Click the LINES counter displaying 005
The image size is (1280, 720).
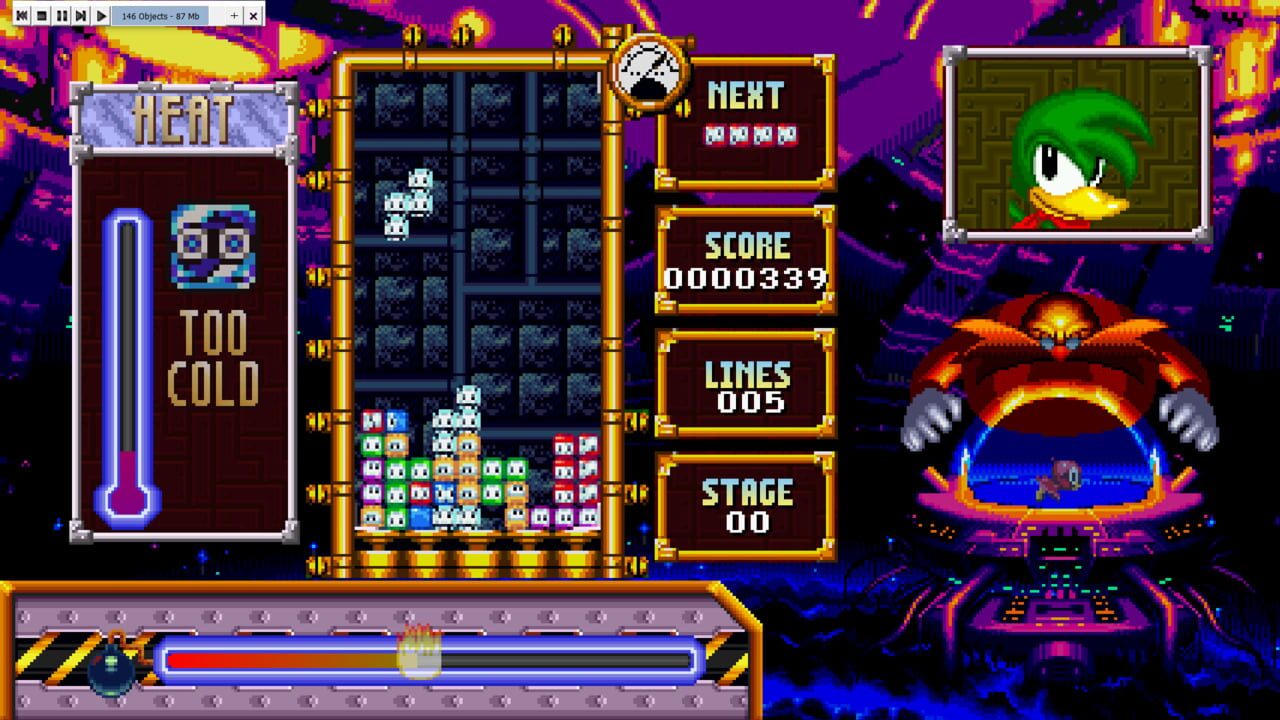coord(747,383)
